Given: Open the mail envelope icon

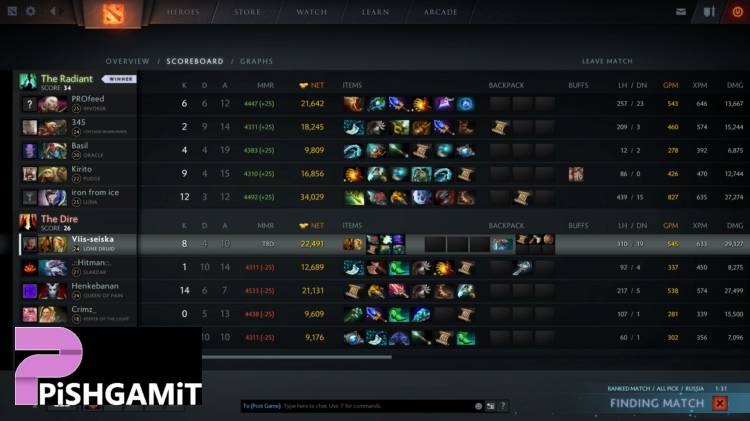Looking at the screenshot, I should (682, 12).
